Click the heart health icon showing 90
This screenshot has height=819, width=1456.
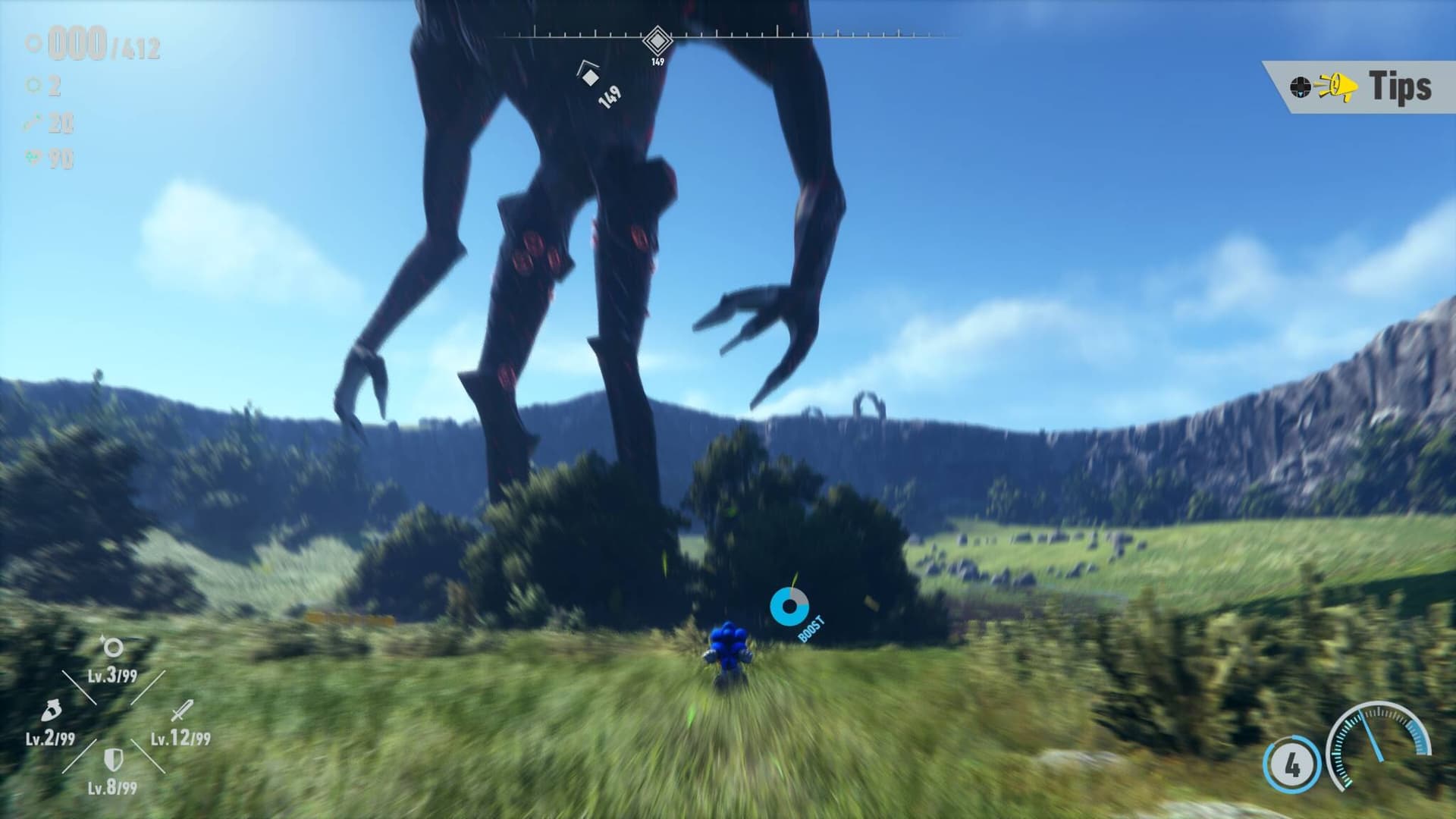33,156
